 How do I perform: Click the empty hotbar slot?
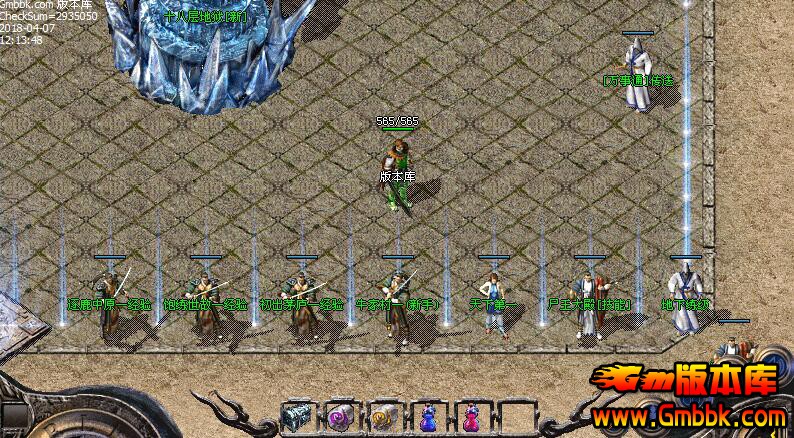point(515,416)
